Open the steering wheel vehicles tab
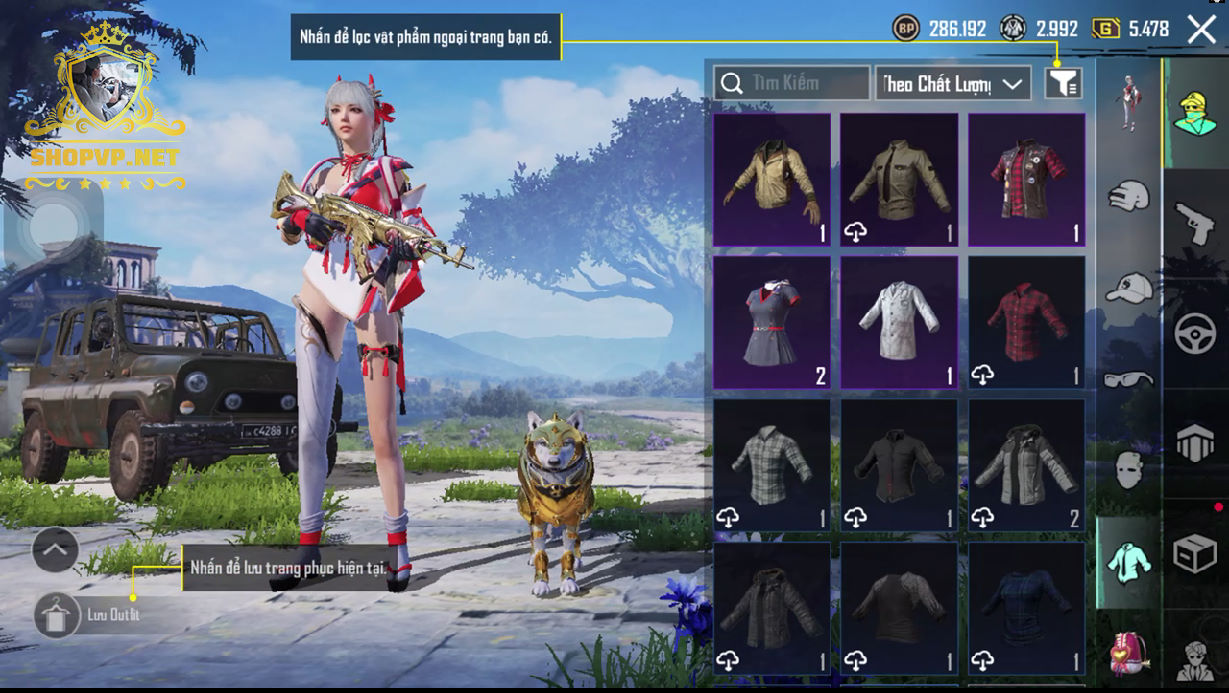The image size is (1229, 693). click(x=1195, y=335)
